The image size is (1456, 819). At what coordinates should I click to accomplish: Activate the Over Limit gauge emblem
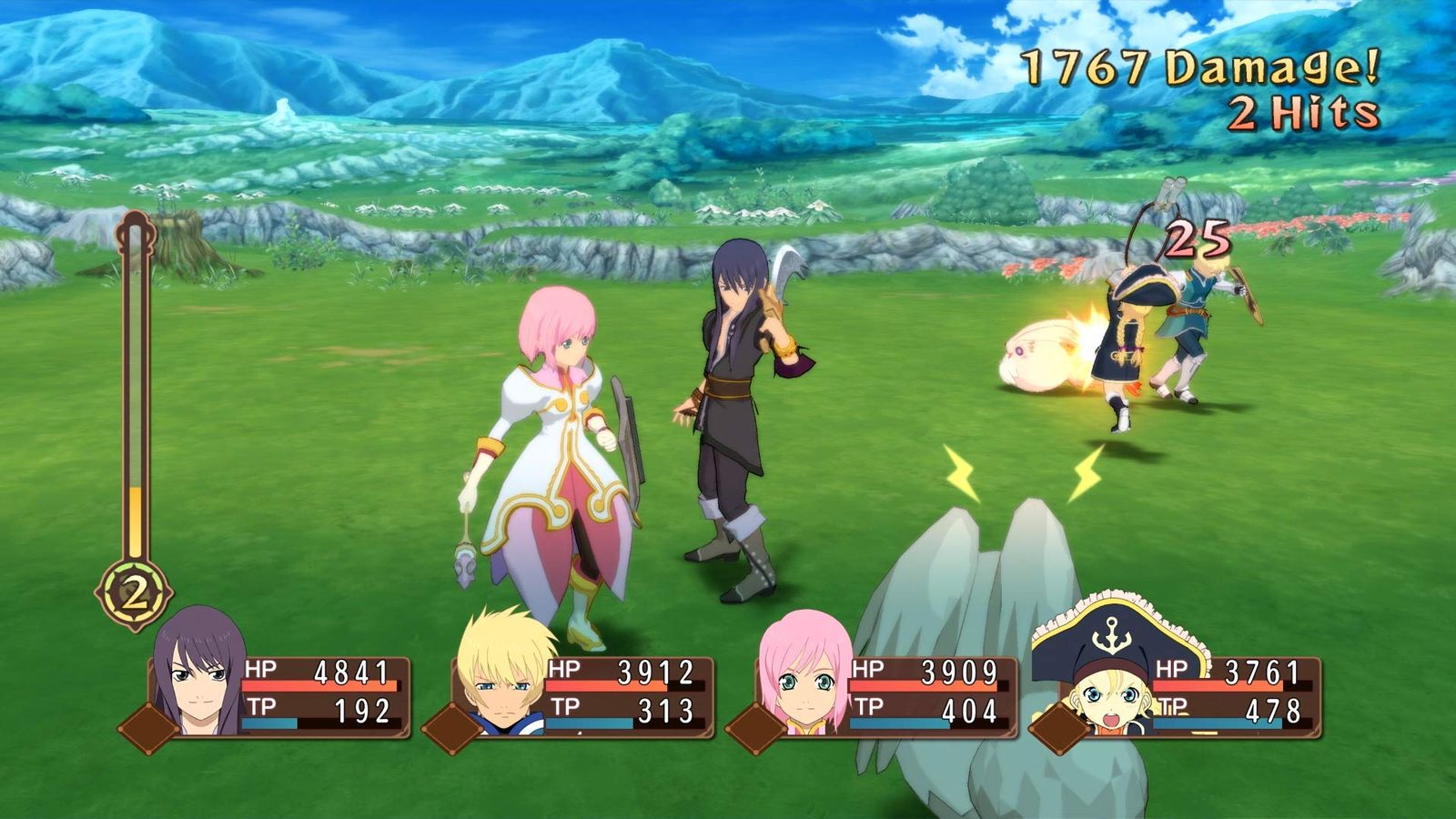(135, 596)
